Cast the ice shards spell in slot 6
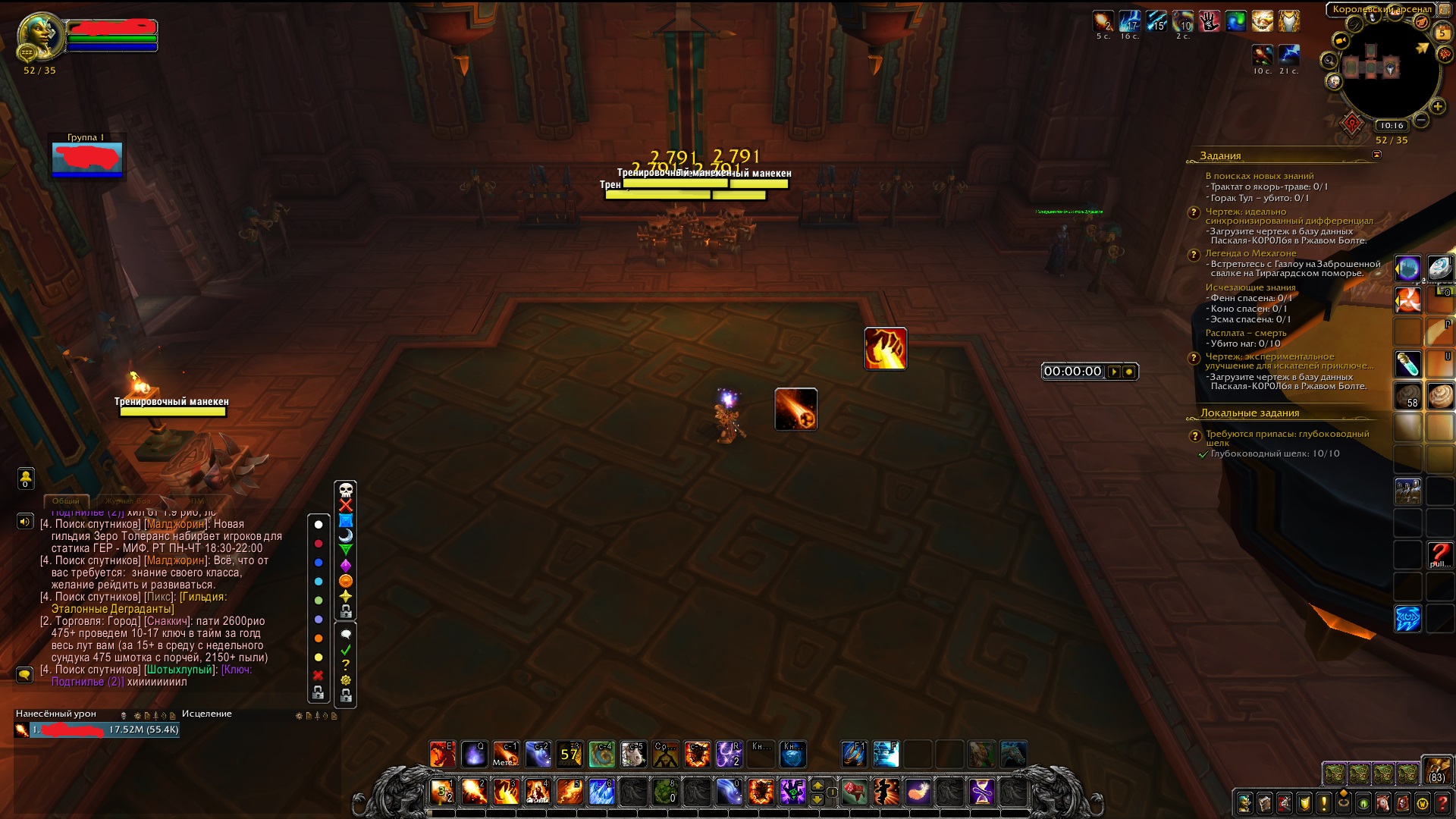This screenshot has height=819, width=1456. [x=601, y=792]
